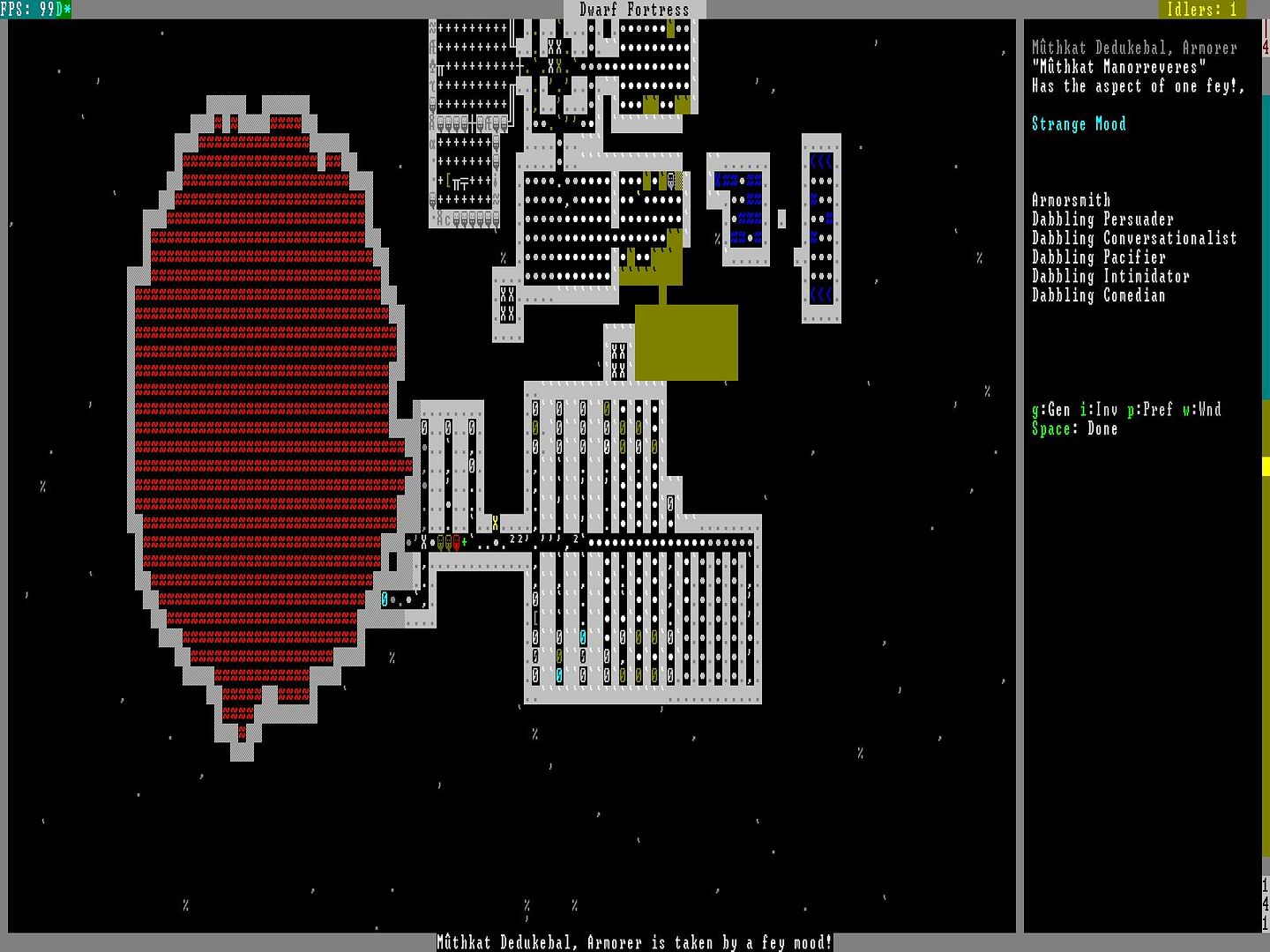Show the Pref preferences view
The height and width of the screenshot is (952, 1270).
[x=1150, y=410]
